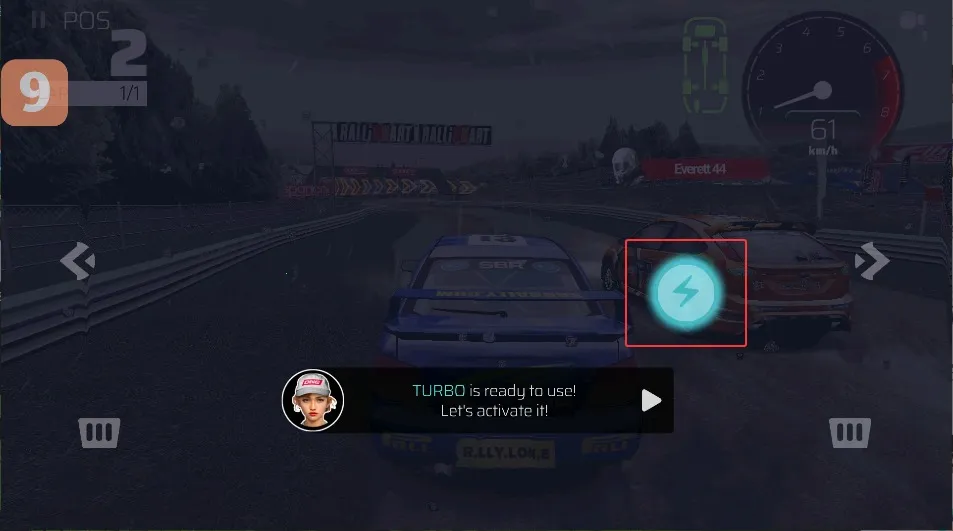Activate the TURBO lightning bolt button
Viewport: 953px width, 531px height.
coord(686,292)
